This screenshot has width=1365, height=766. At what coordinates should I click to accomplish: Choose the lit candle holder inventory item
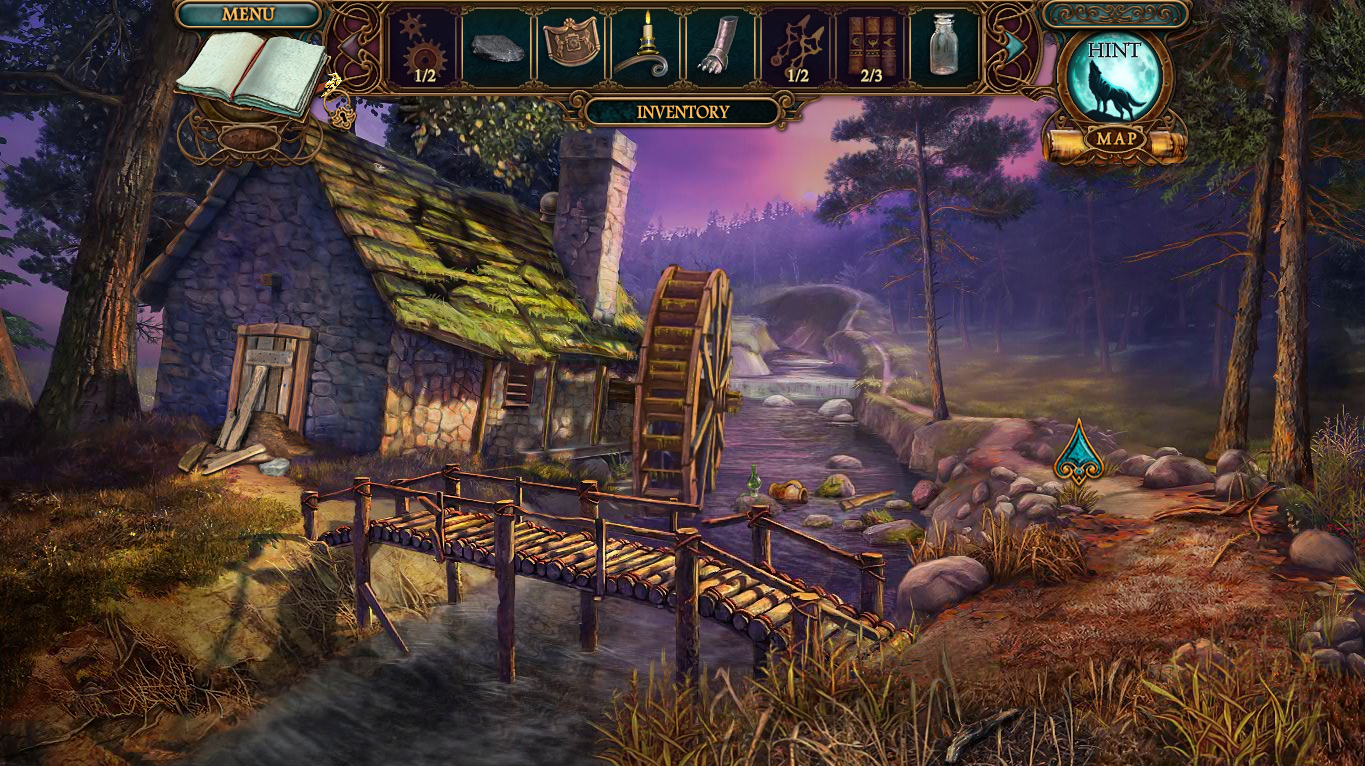645,45
